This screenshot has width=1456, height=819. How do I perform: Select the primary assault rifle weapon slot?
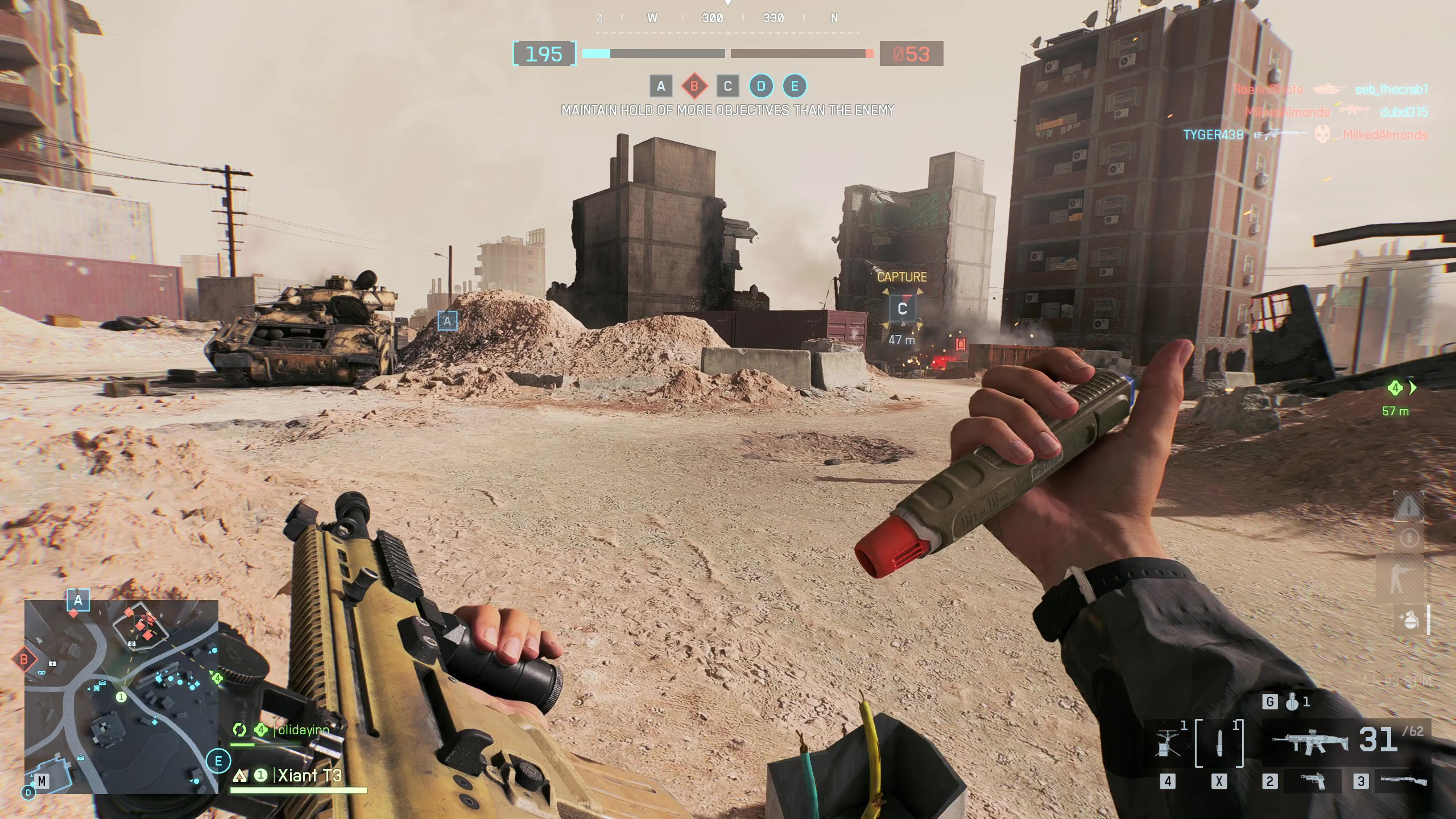coord(1312,741)
